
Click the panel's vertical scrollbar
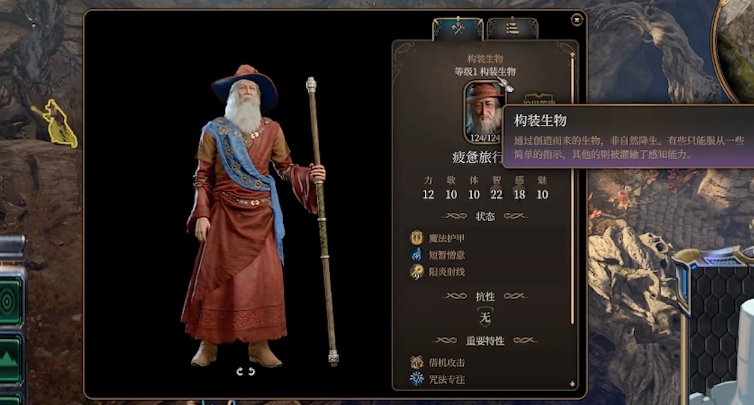(573, 190)
